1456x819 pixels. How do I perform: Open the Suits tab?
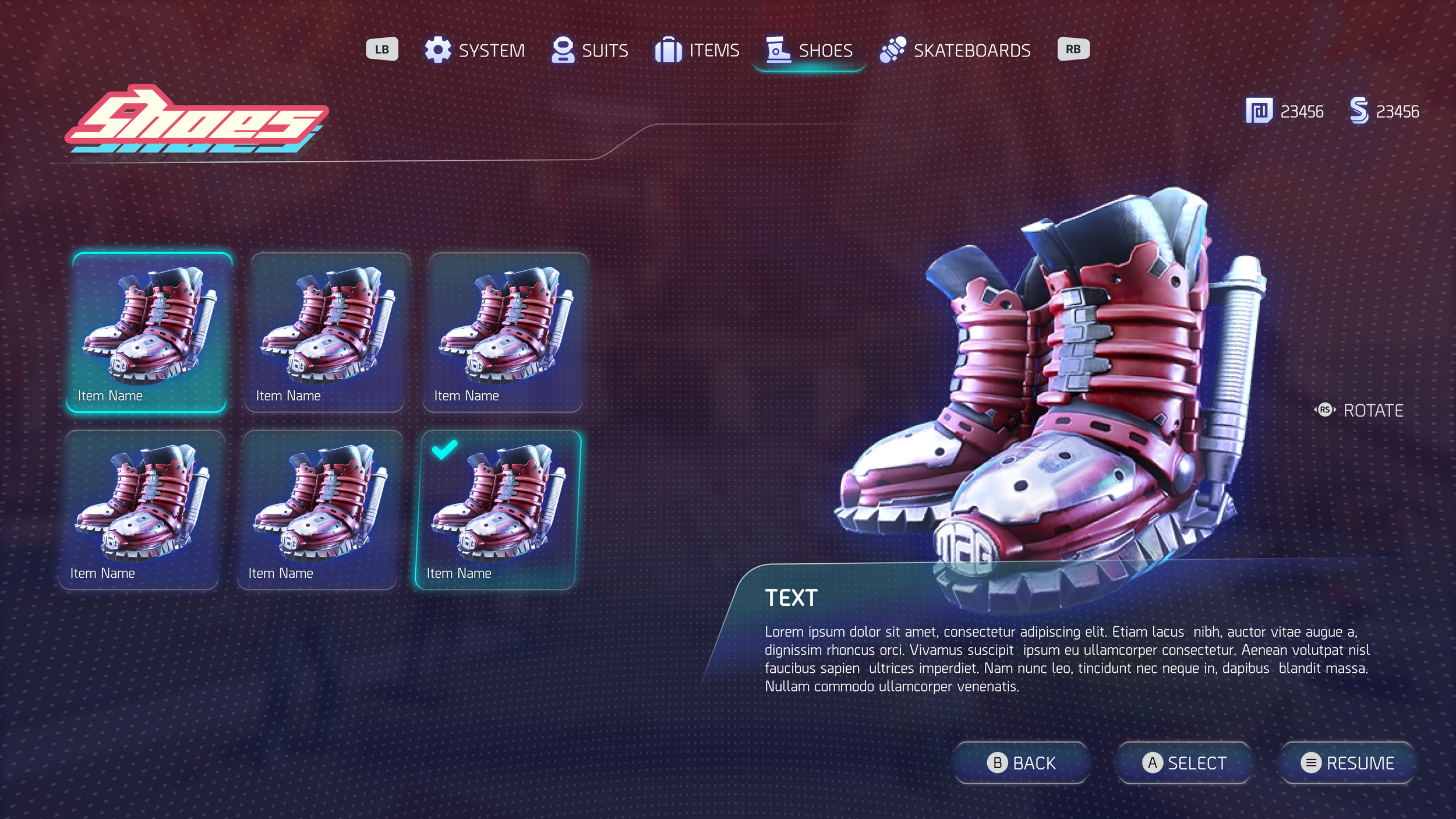[x=590, y=51]
